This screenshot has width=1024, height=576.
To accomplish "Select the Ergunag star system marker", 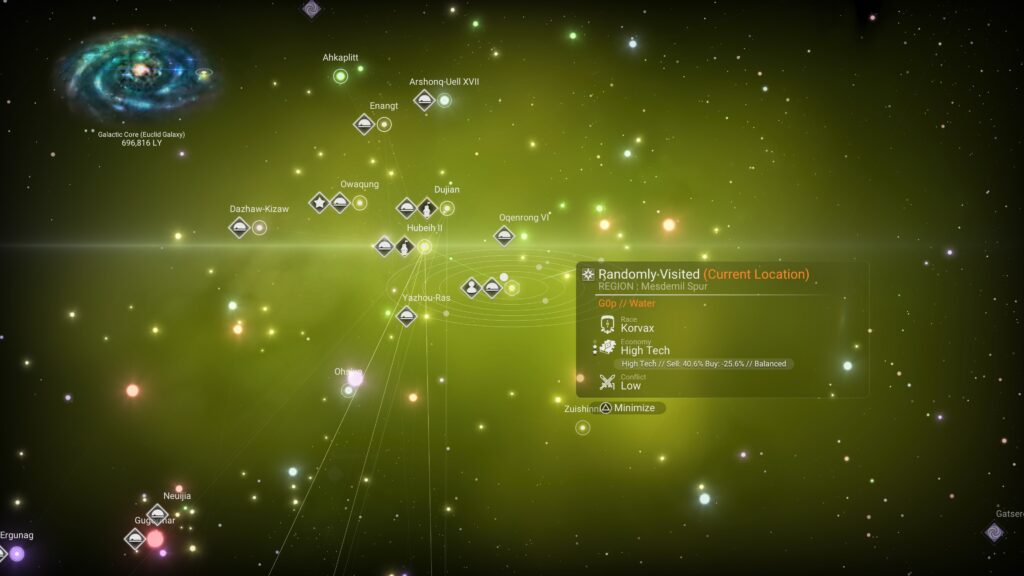I will tap(17, 553).
